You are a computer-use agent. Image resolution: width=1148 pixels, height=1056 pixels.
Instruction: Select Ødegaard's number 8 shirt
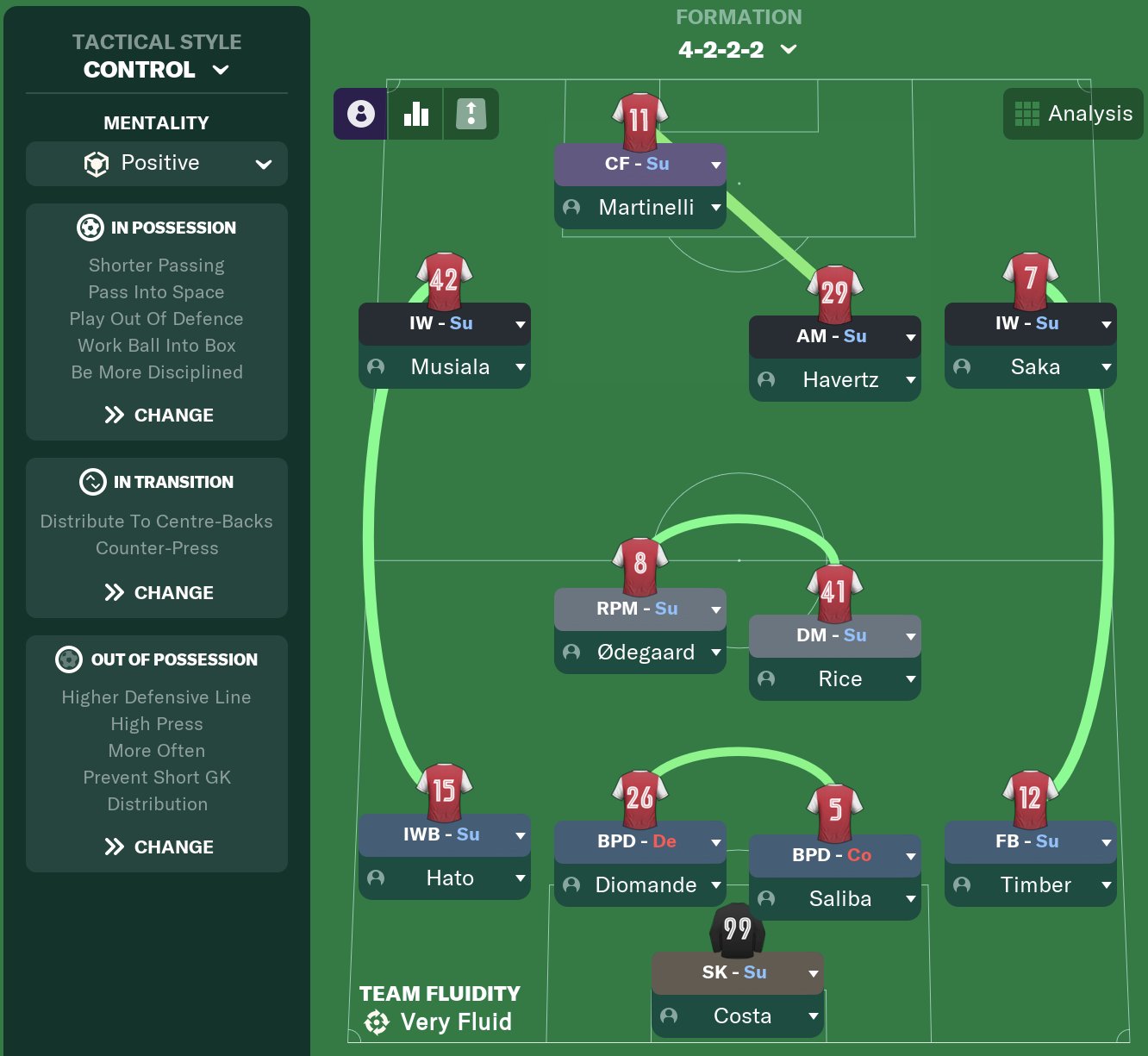pos(639,567)
